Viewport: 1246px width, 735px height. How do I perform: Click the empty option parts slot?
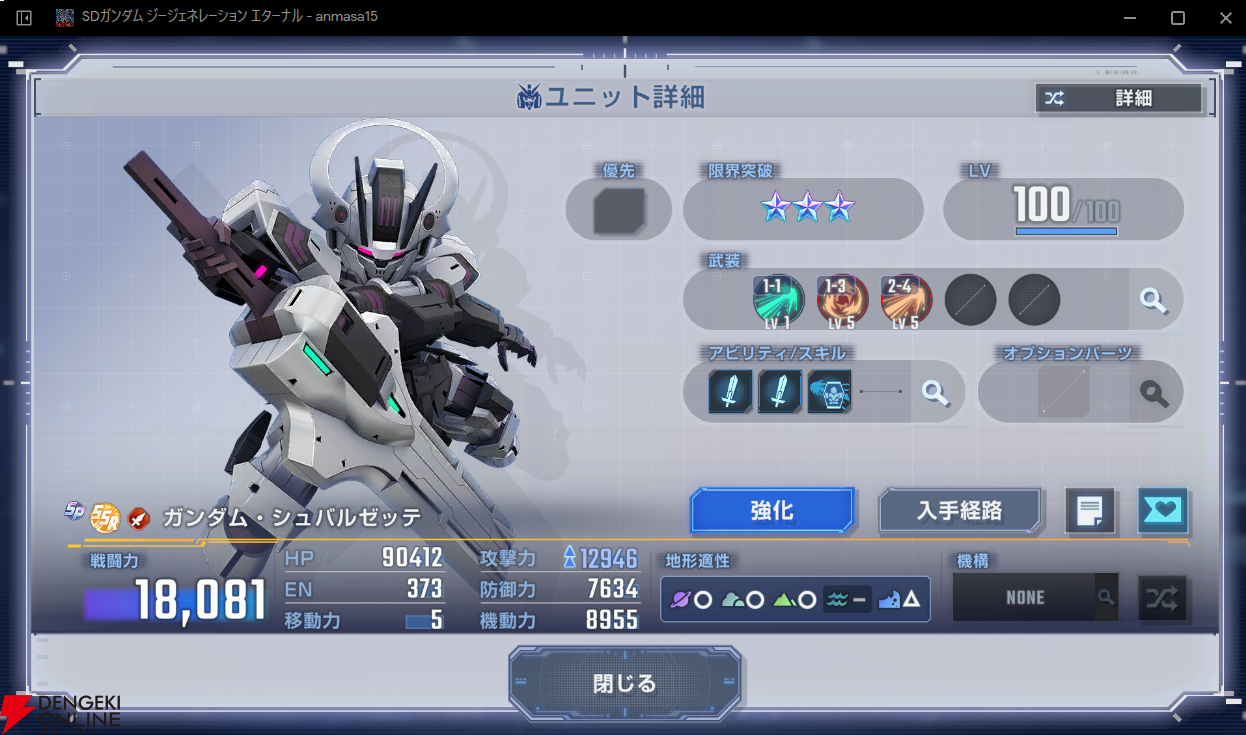1063,392
